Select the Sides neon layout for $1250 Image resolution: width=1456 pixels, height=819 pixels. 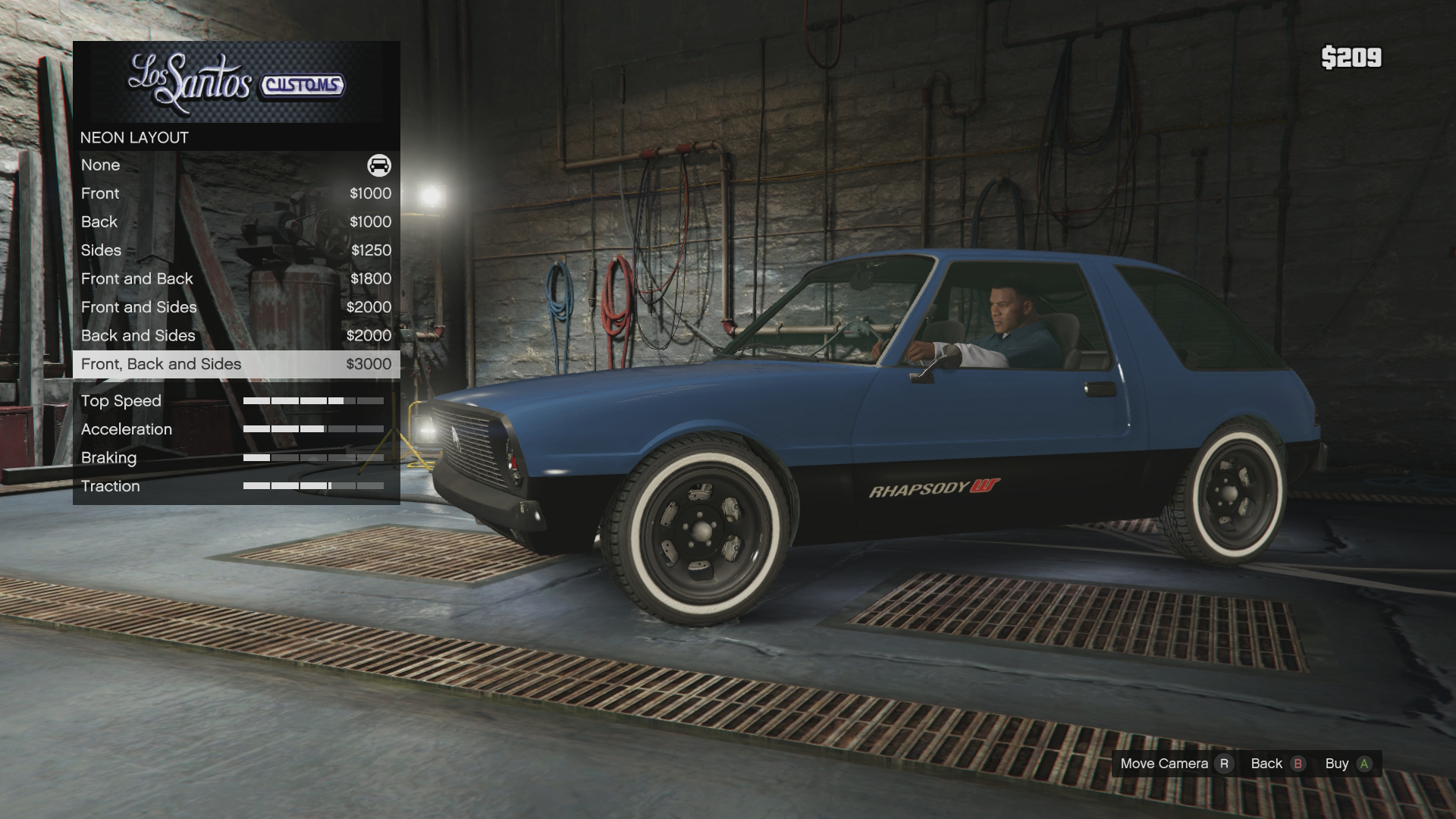coord(236,250)
